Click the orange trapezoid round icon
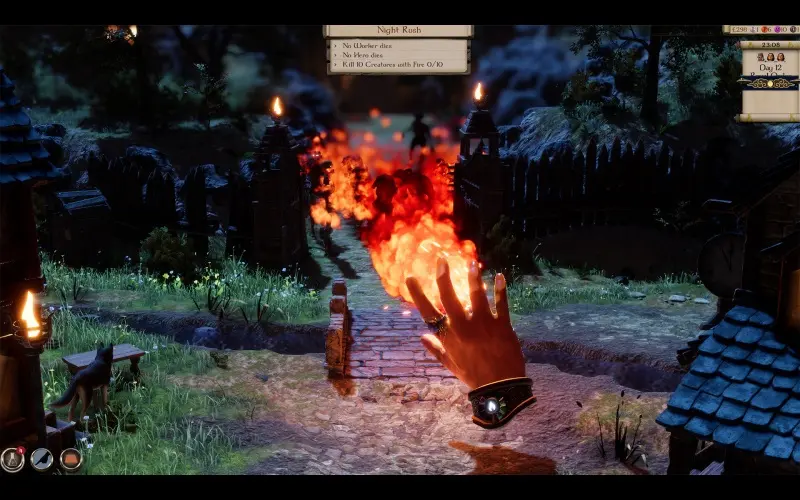The height and width of the screenshot is (500, 800). [x=70, y=459]
